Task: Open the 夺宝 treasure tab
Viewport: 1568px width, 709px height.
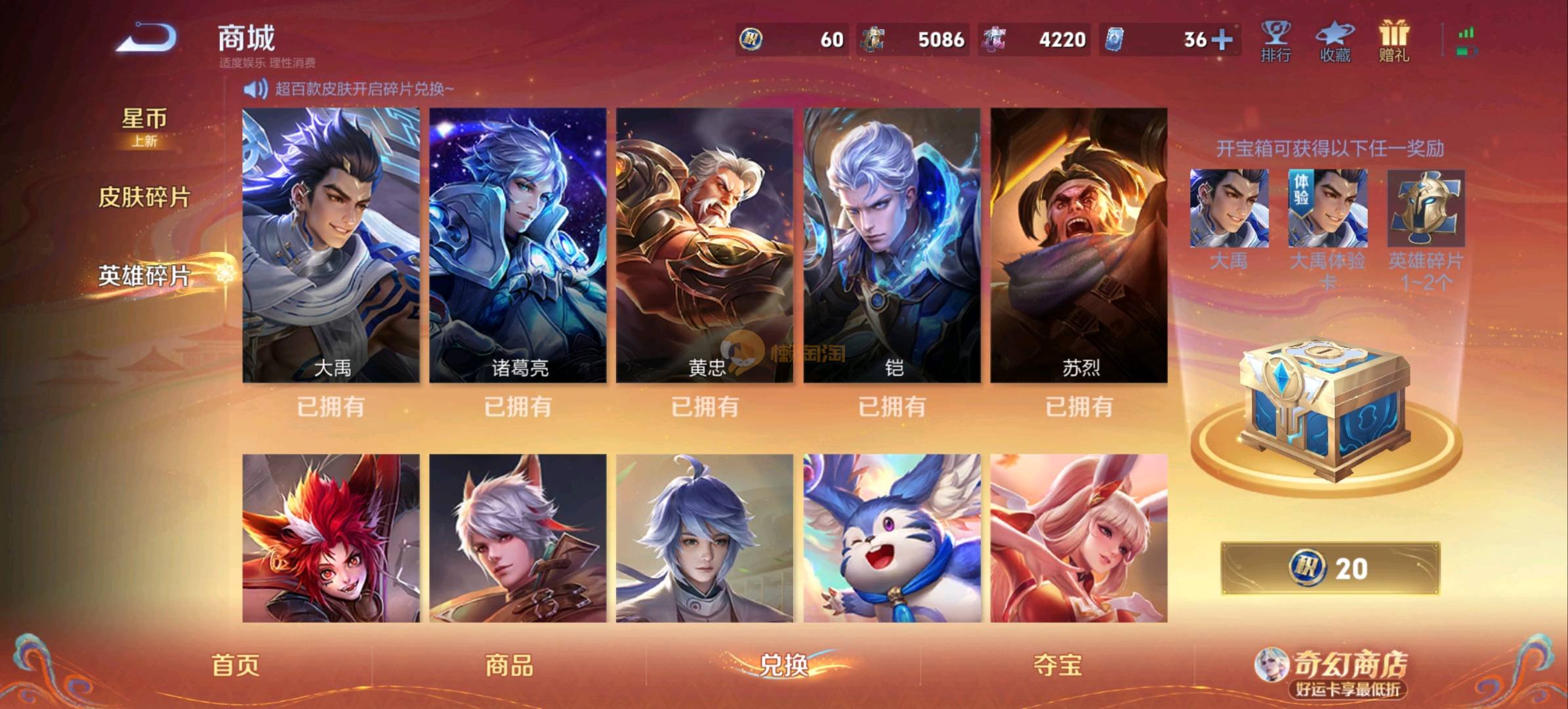Action: tap(1057, 666)
